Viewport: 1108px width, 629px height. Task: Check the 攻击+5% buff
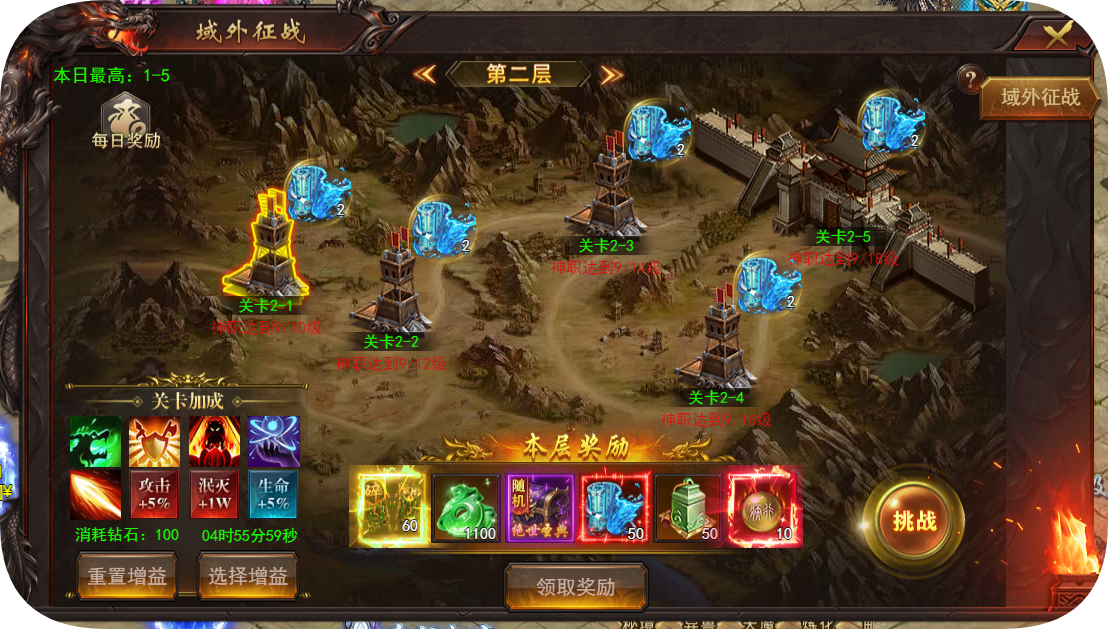pos(155,494)
